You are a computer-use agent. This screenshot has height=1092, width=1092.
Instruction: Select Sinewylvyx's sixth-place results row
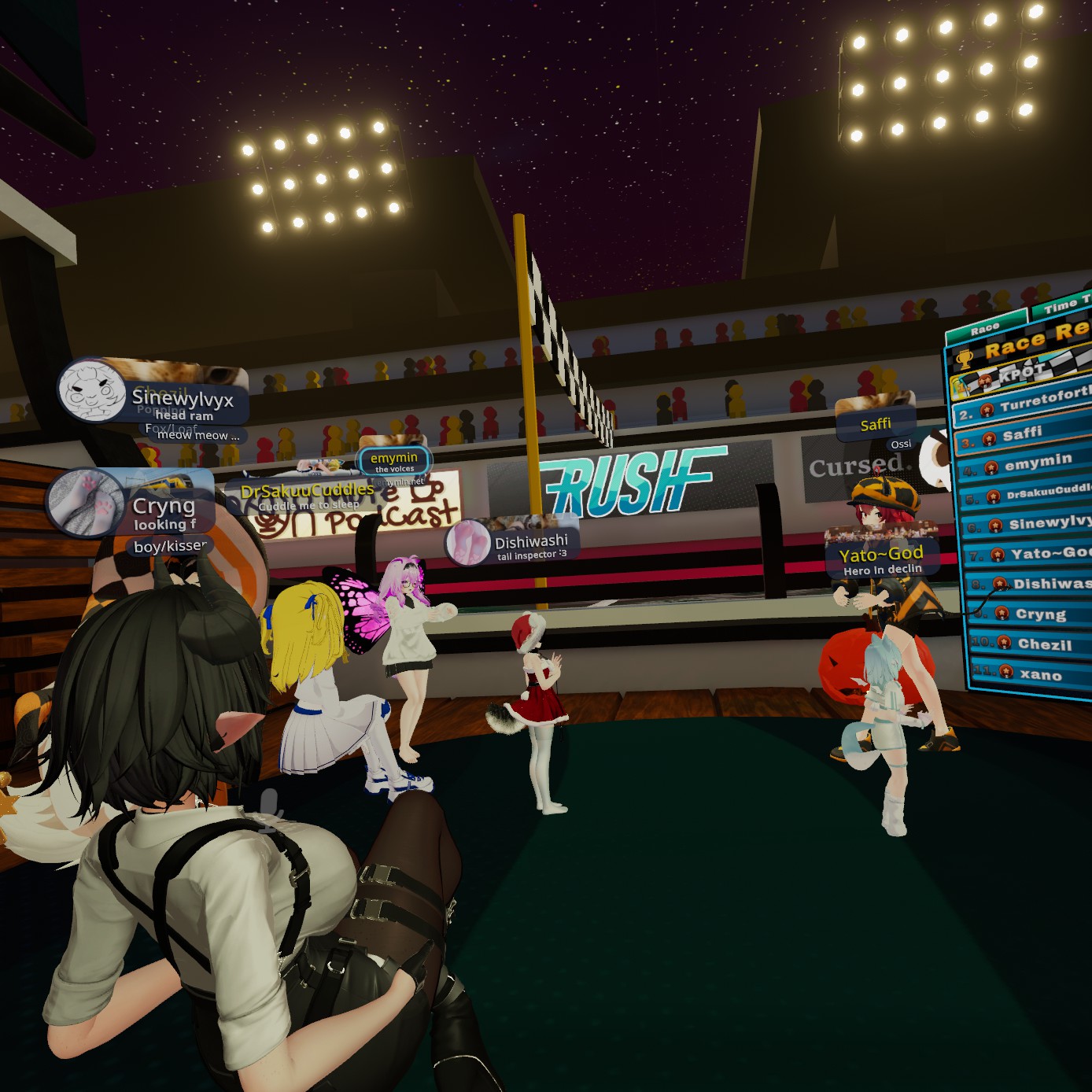[x=1027, y=524]
